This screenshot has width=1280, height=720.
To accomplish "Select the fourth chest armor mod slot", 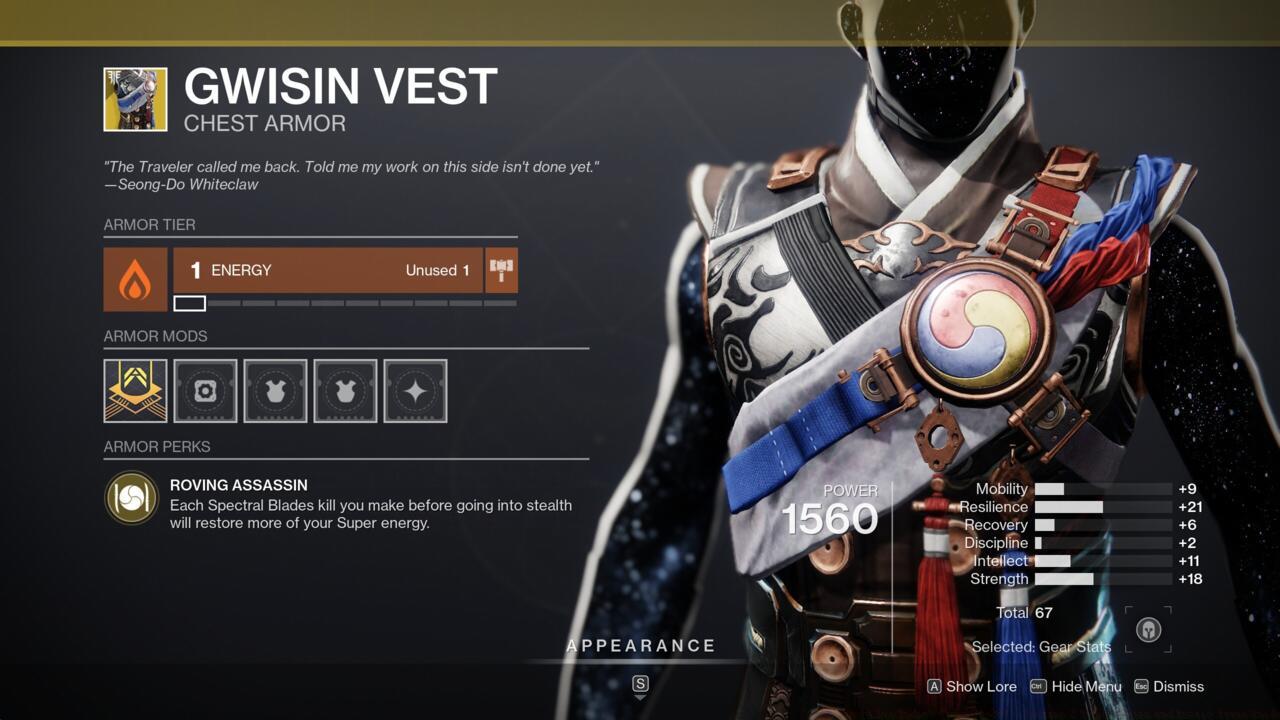I will tap(345, 391).
